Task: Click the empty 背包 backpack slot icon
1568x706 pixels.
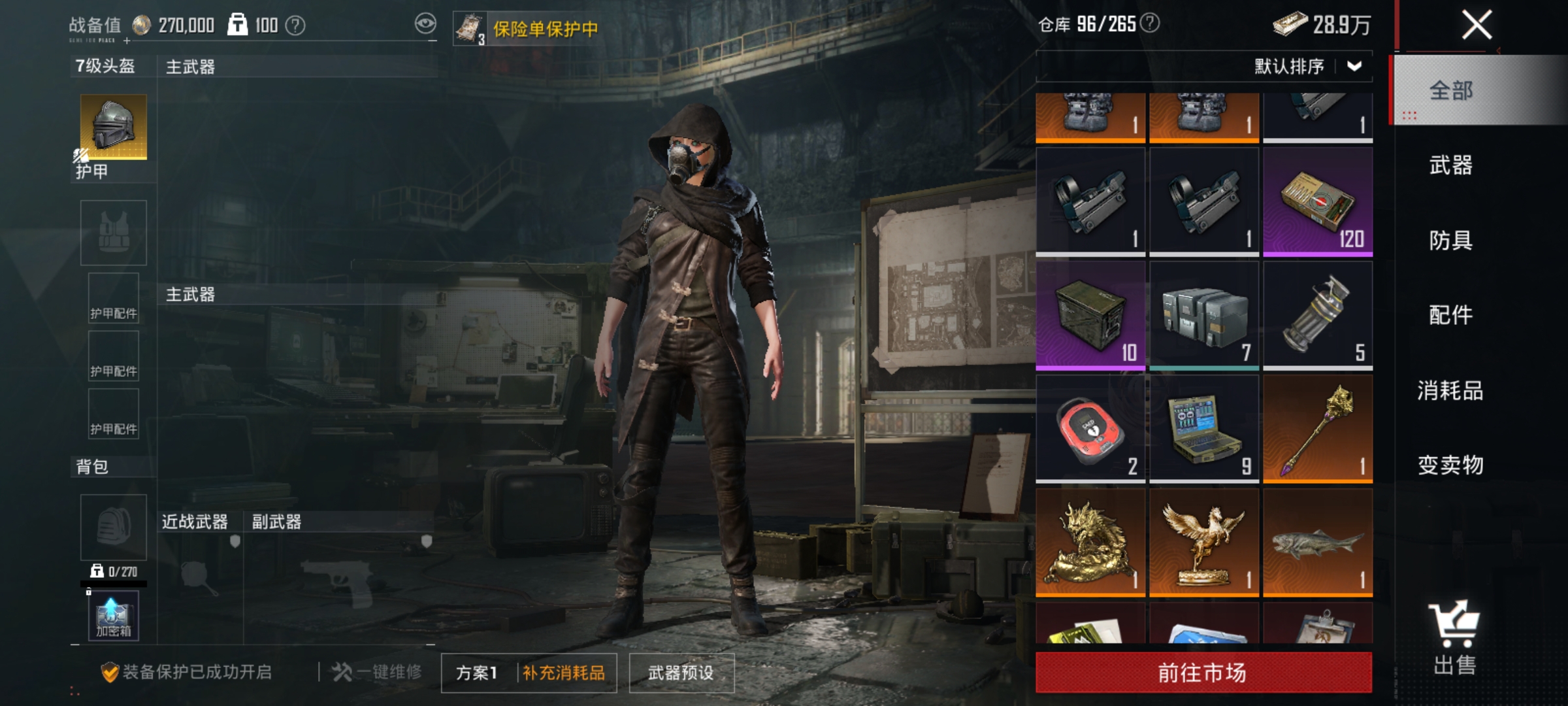Action: 112,528
